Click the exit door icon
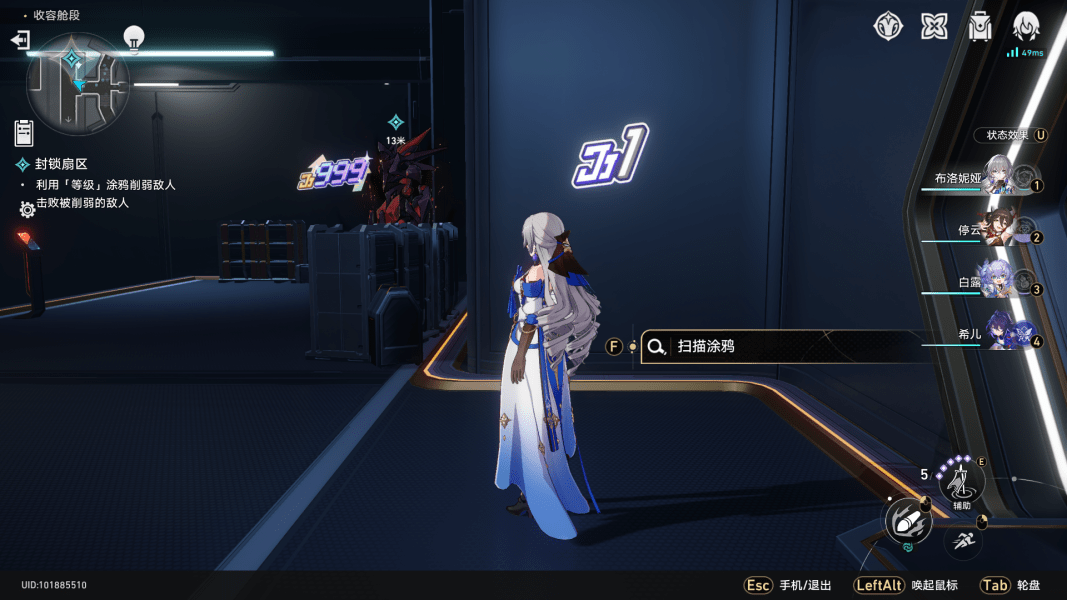This screenshot has height=600, width=1067. 20,40
